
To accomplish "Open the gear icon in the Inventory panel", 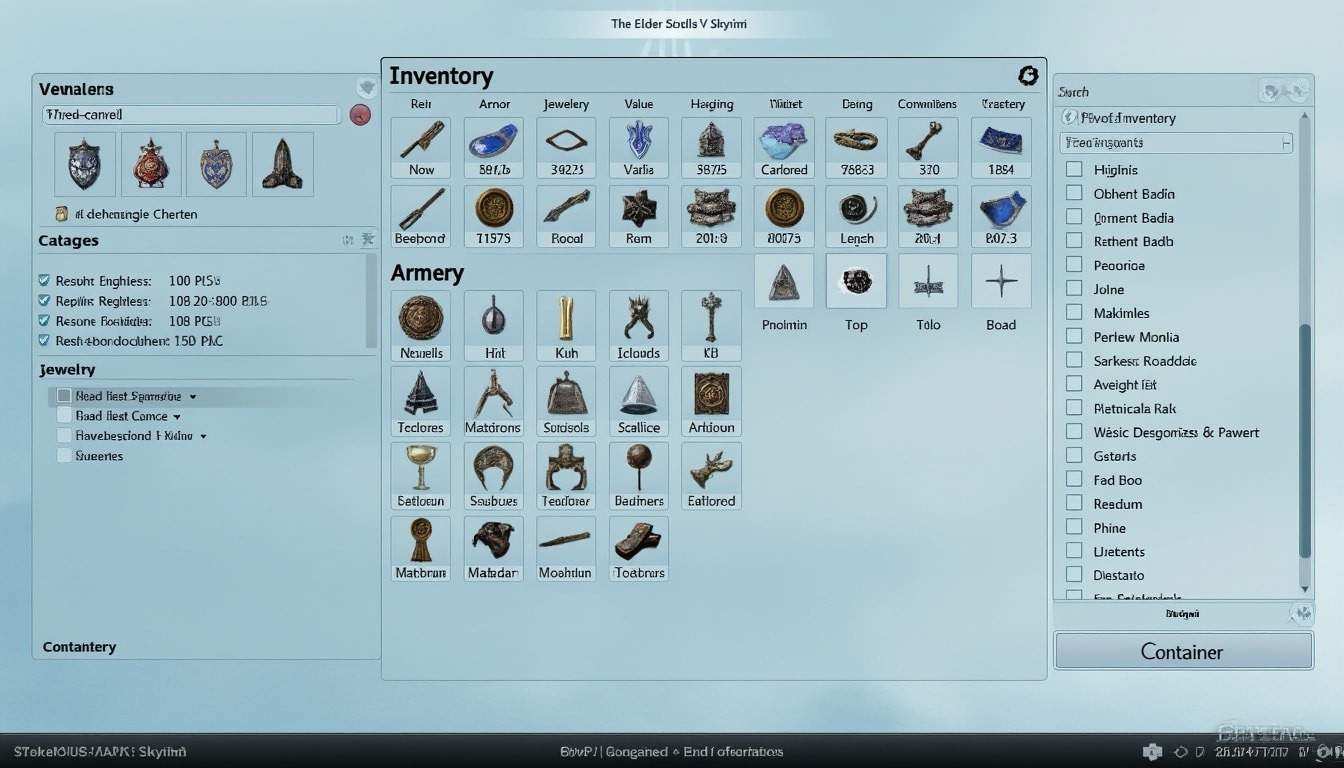I will coord(1028,75).
